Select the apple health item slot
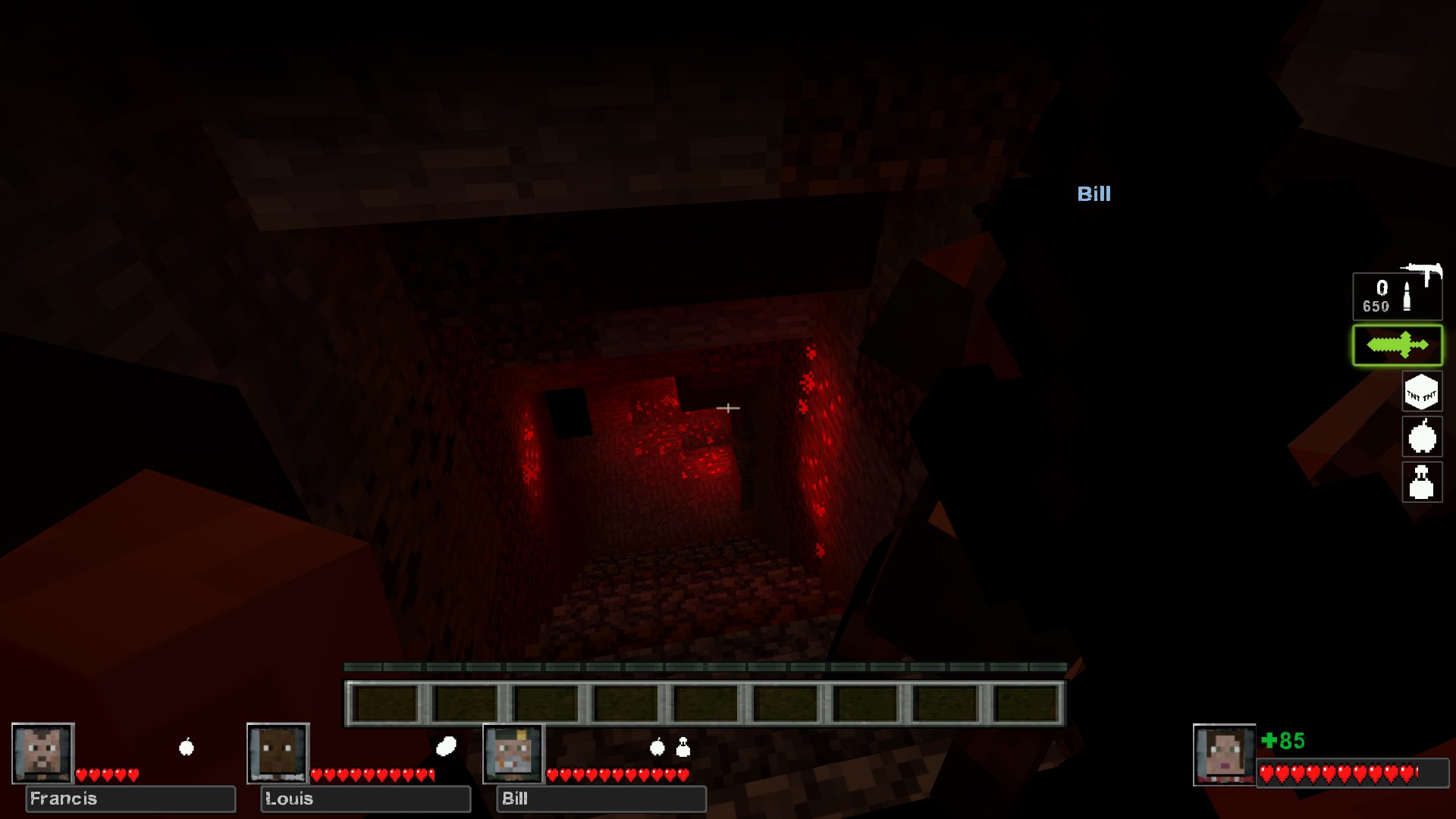This screenshot has width=1456, height=819. tap(1421, 438)
